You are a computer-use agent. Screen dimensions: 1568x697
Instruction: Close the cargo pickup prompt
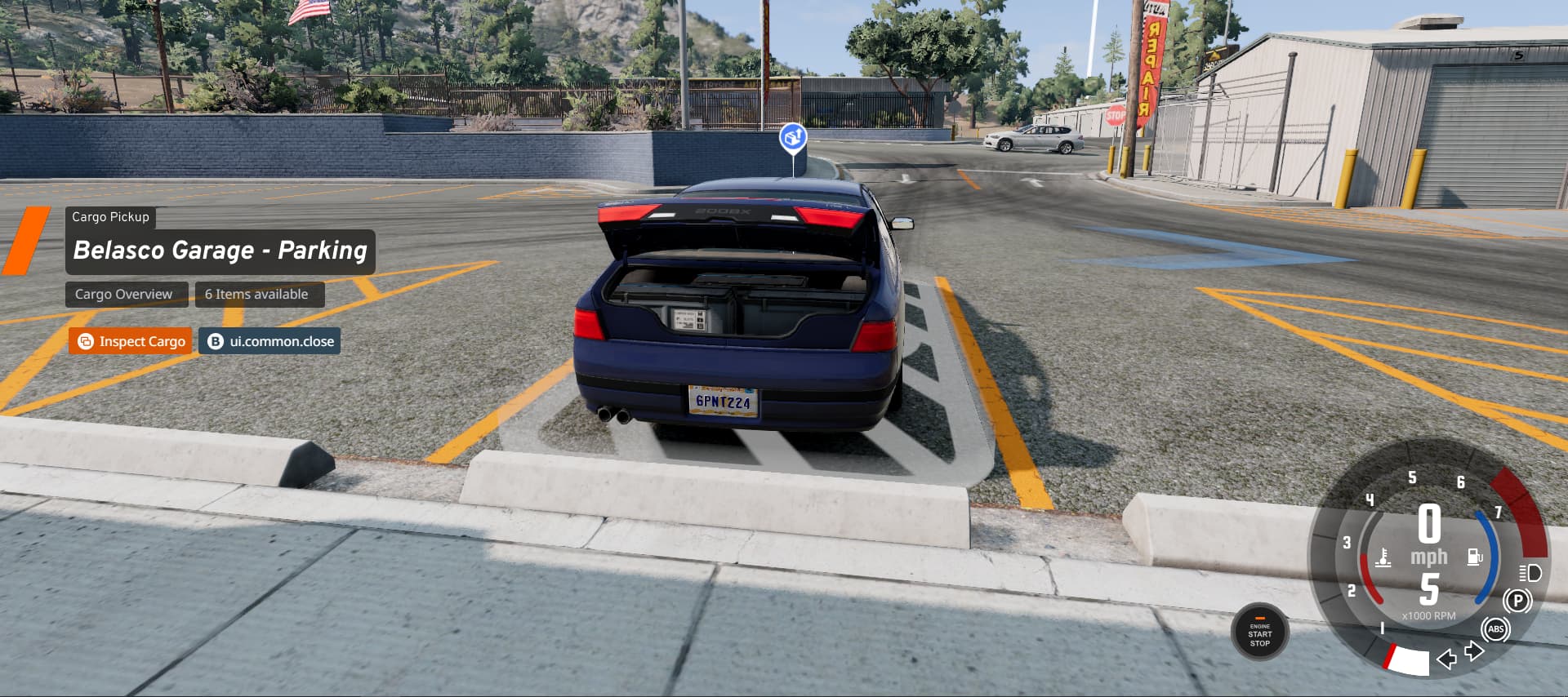tap(269, 341)
